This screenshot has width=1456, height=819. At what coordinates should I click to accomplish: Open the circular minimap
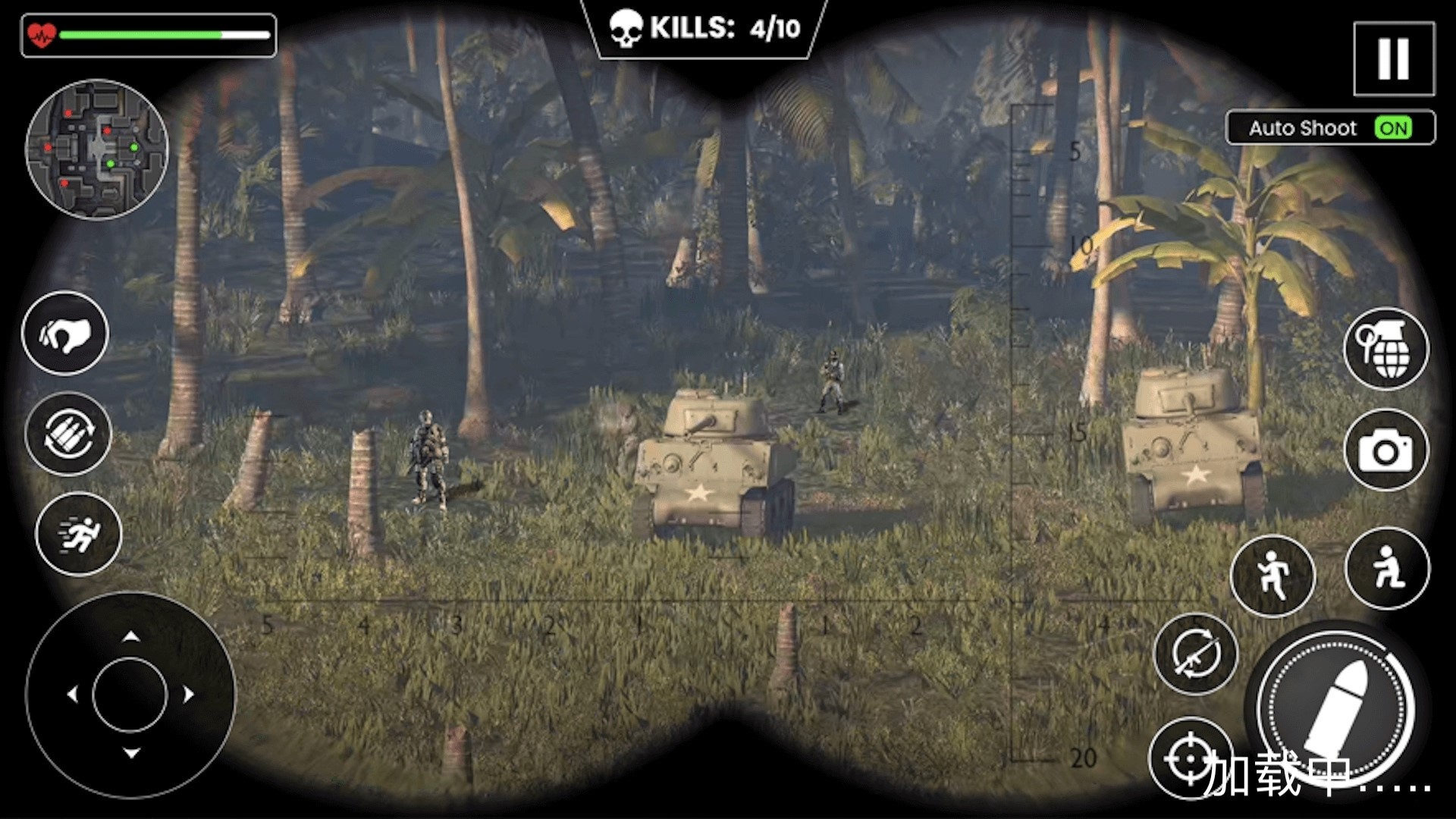(97, 149)
